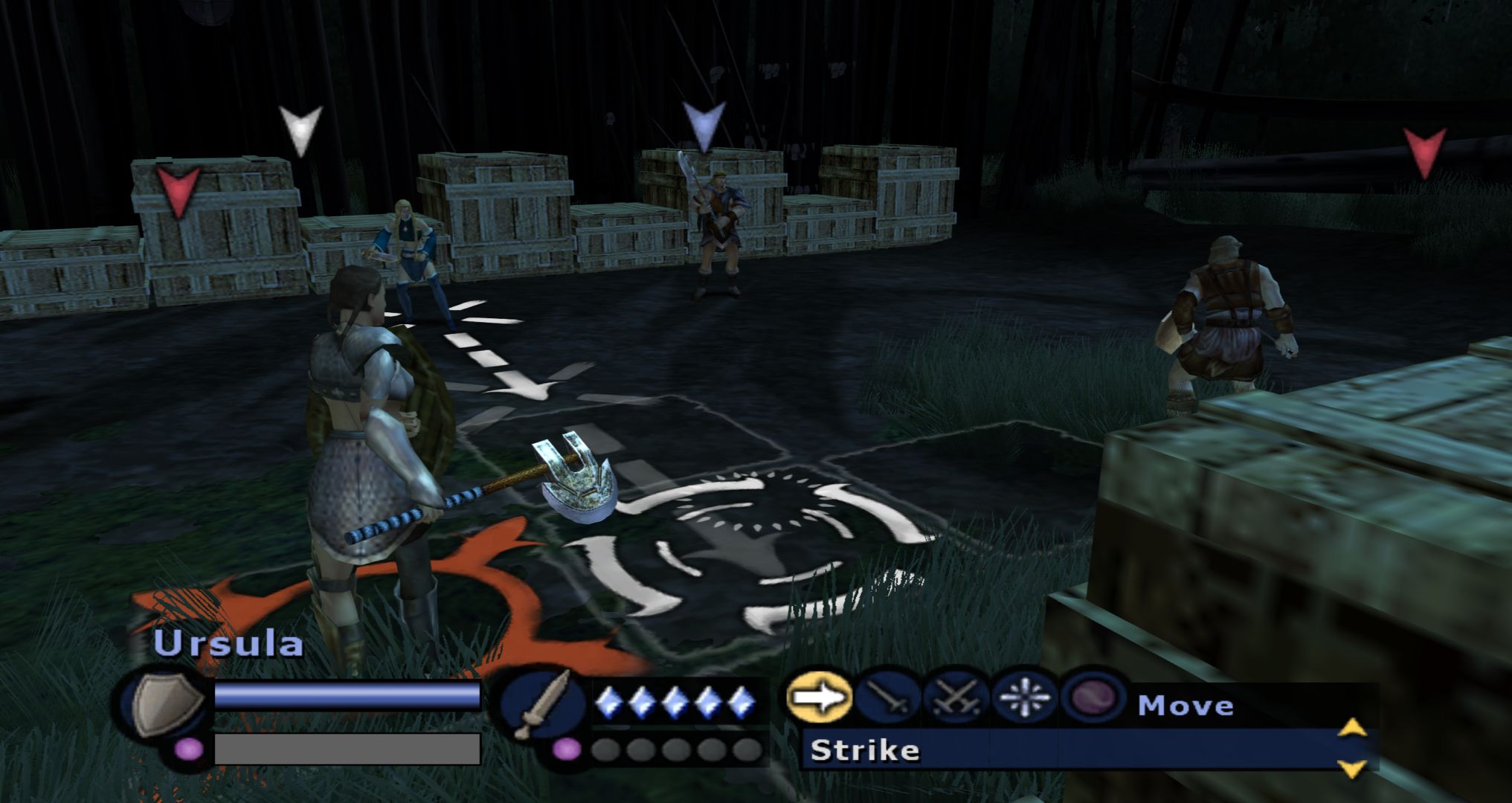Click the purple orb affinity icon
Screen dimensions: 1512x803
point(1094,699)
